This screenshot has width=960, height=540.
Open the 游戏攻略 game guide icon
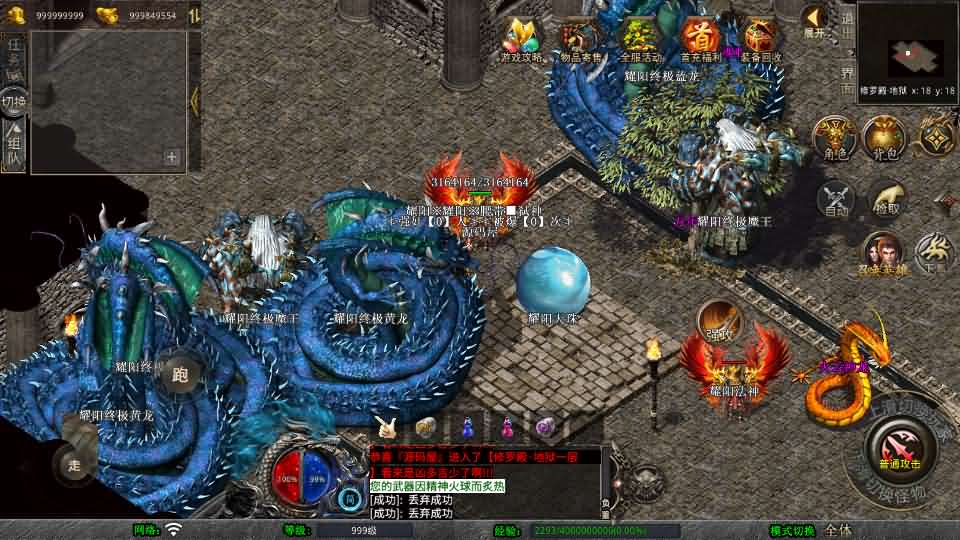(x=521, y=40)
